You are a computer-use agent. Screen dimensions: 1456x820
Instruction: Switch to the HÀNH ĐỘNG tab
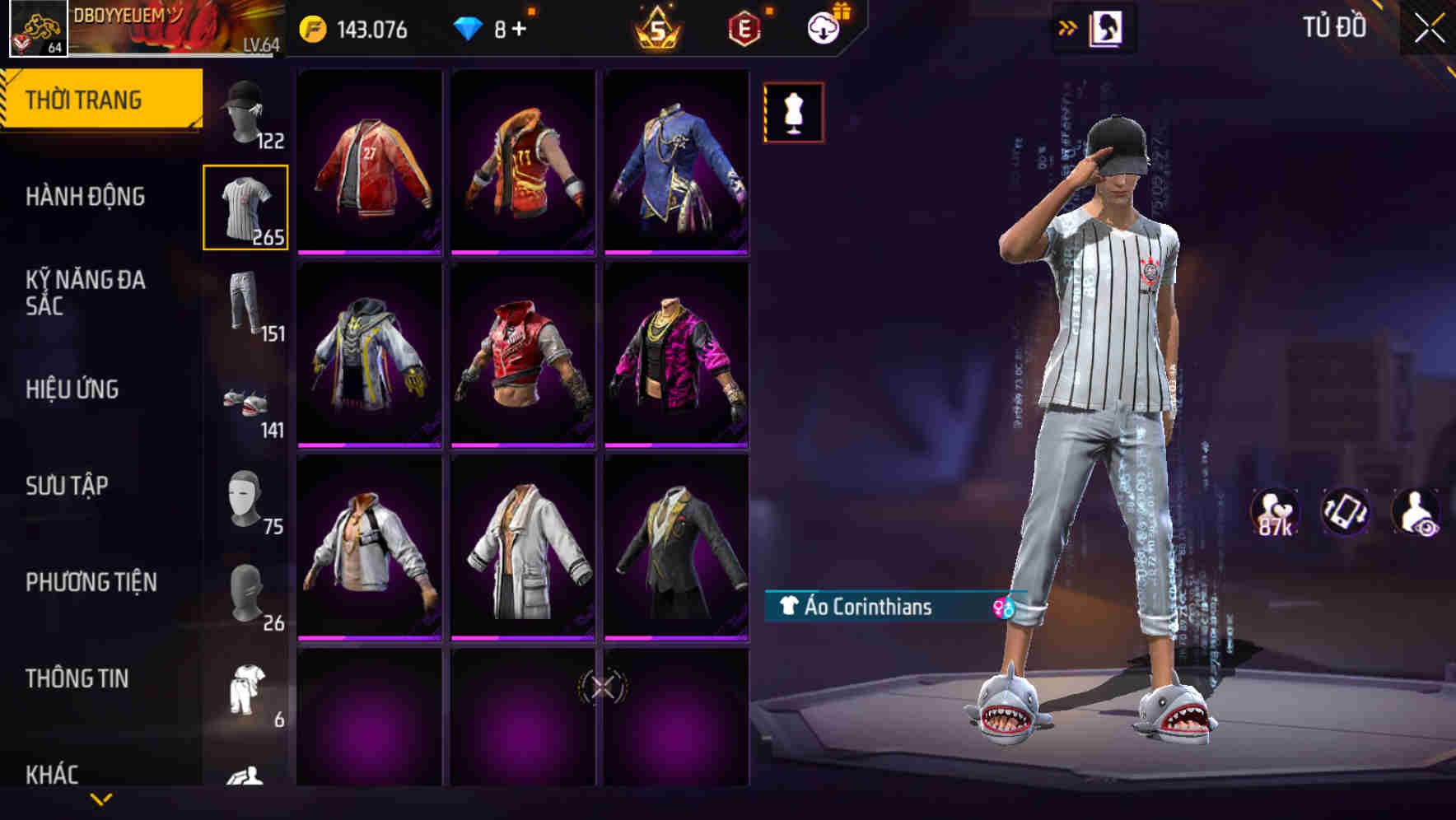pyautogui.click(x=86, y=198)
